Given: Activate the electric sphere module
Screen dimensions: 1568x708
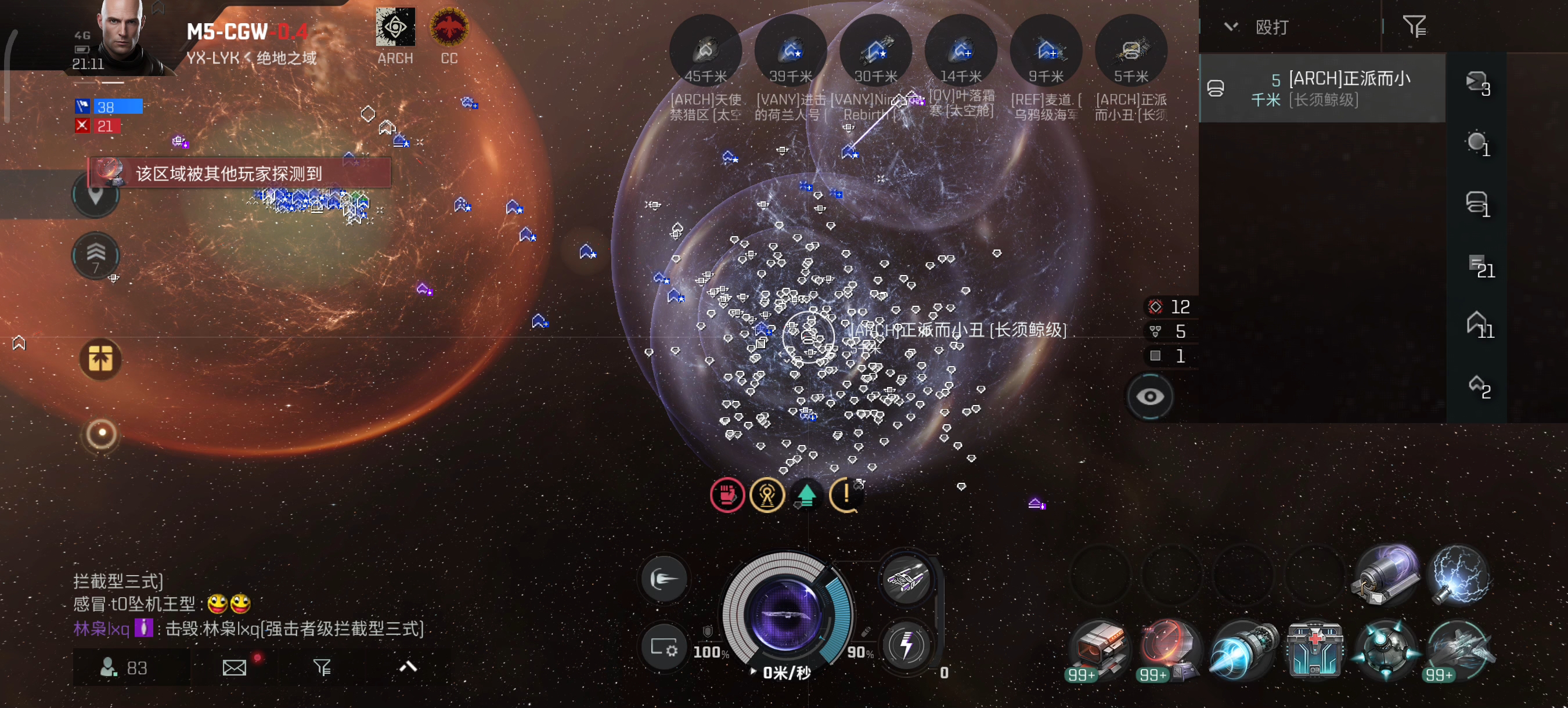Looking at the screenshot, I should point(1459,575).
